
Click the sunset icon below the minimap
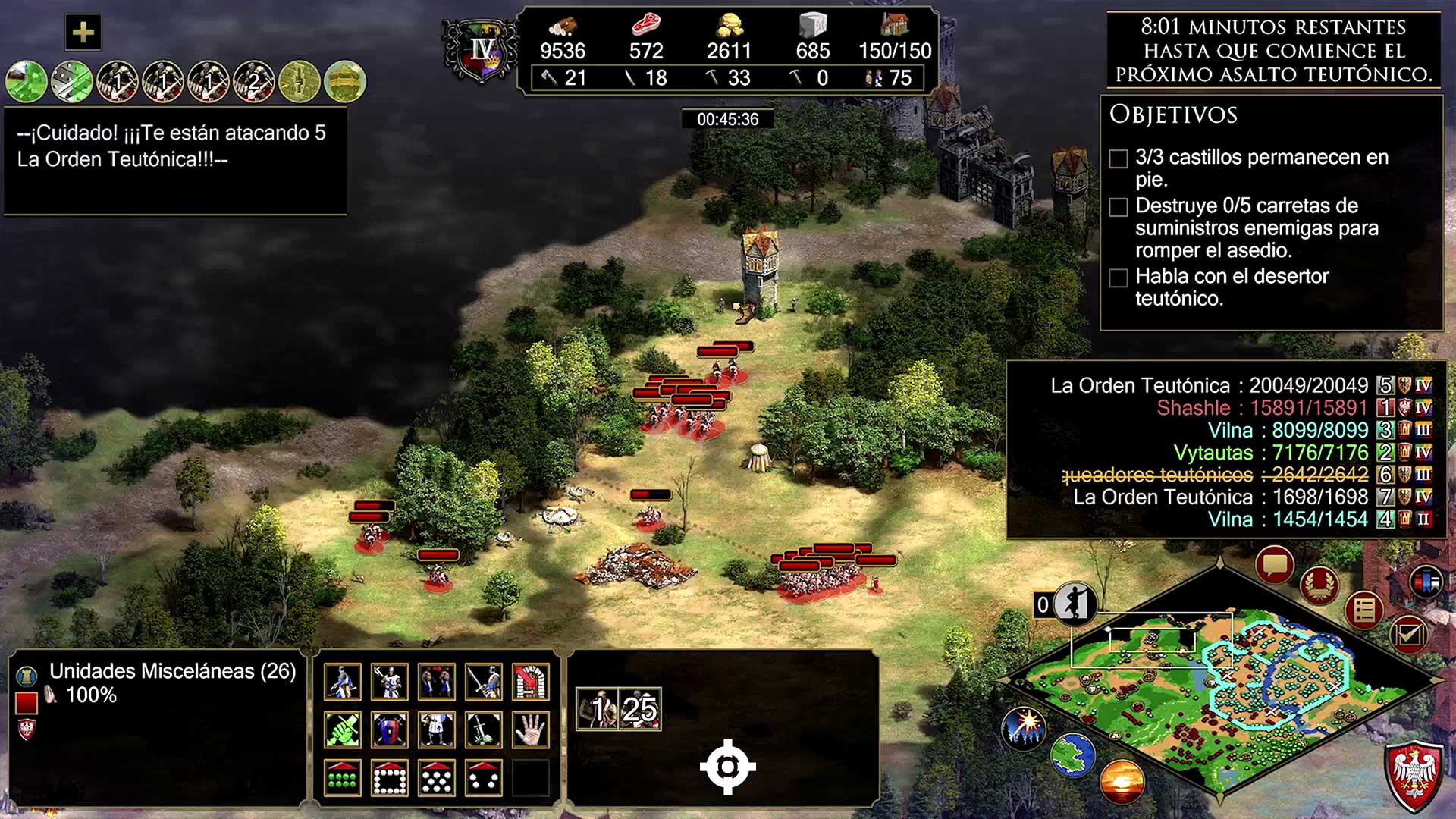[1122, 781]
